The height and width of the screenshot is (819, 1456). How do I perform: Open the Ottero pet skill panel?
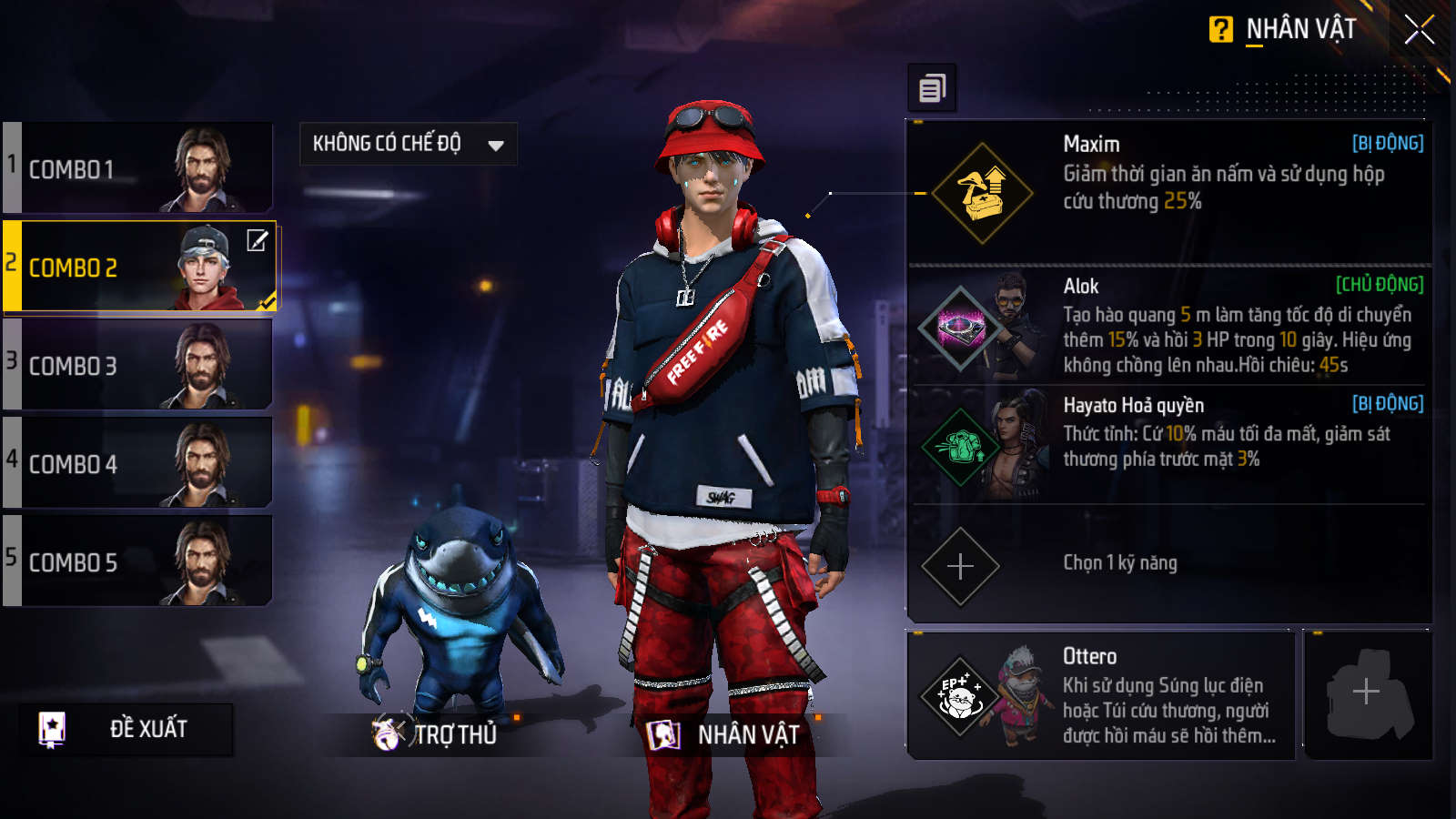tap(1100, 694)
